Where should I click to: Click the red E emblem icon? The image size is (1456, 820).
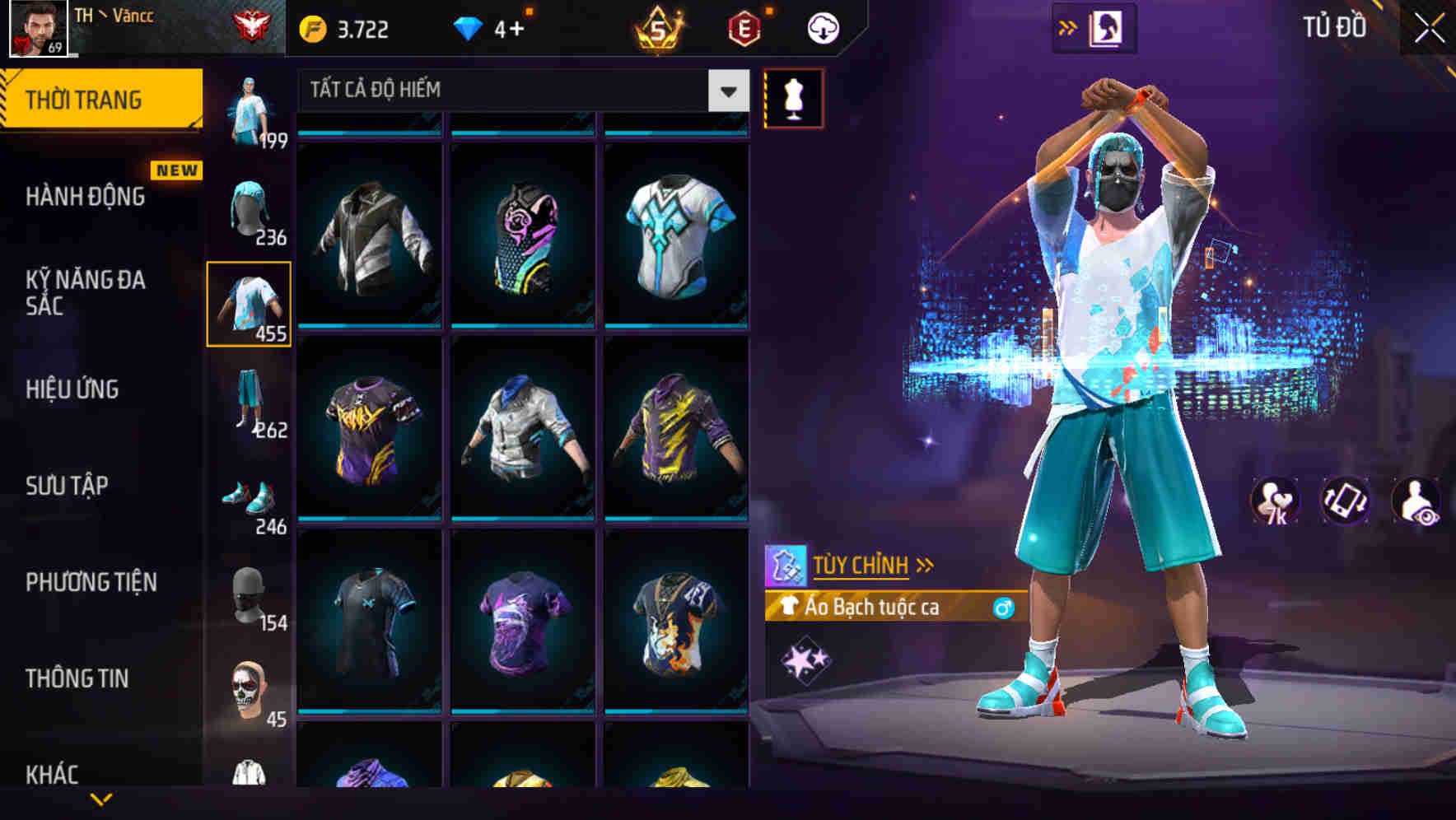[742, 26]
